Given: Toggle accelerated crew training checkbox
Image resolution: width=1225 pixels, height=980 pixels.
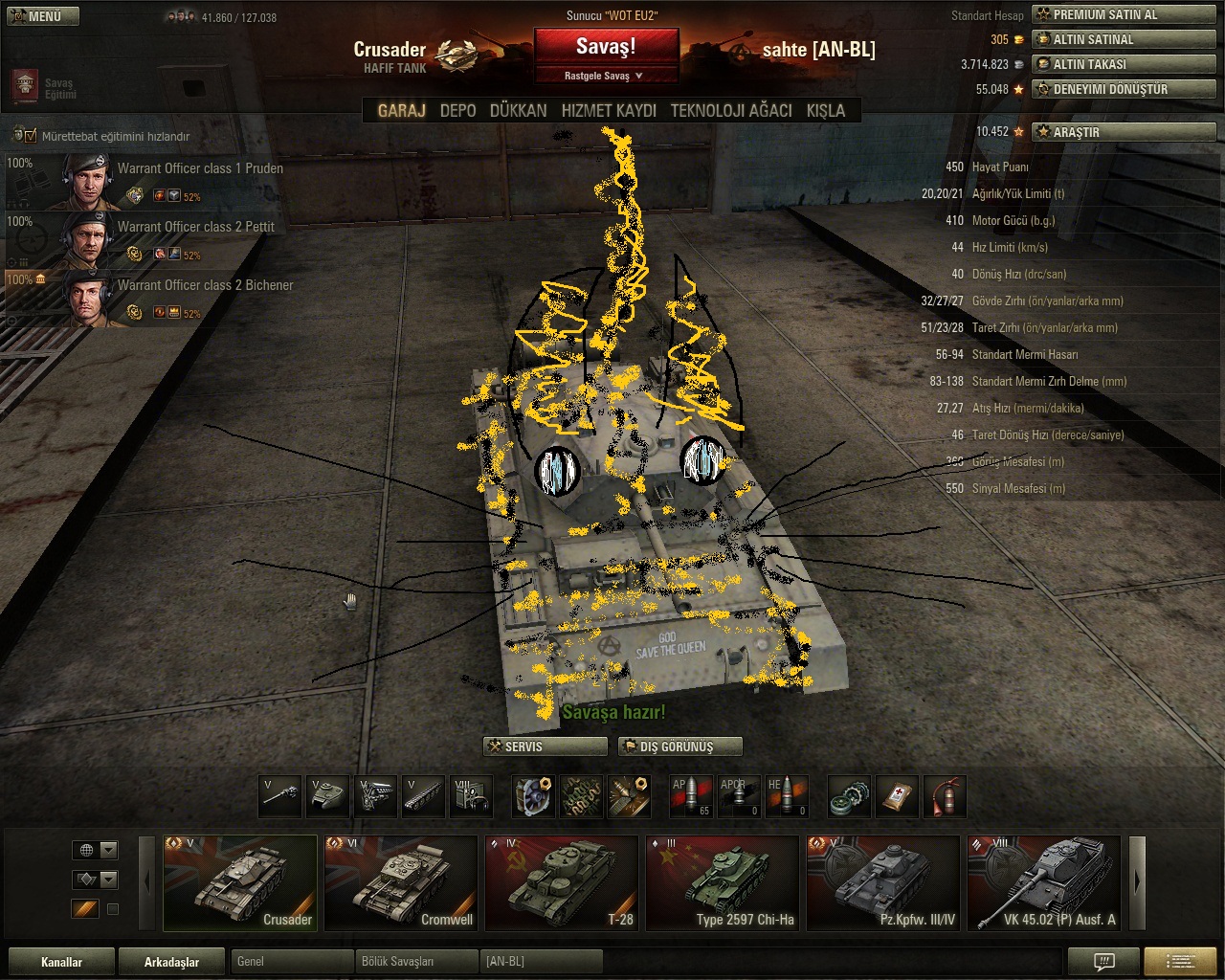Looking at the screenshot, I should tap(31, 136).
